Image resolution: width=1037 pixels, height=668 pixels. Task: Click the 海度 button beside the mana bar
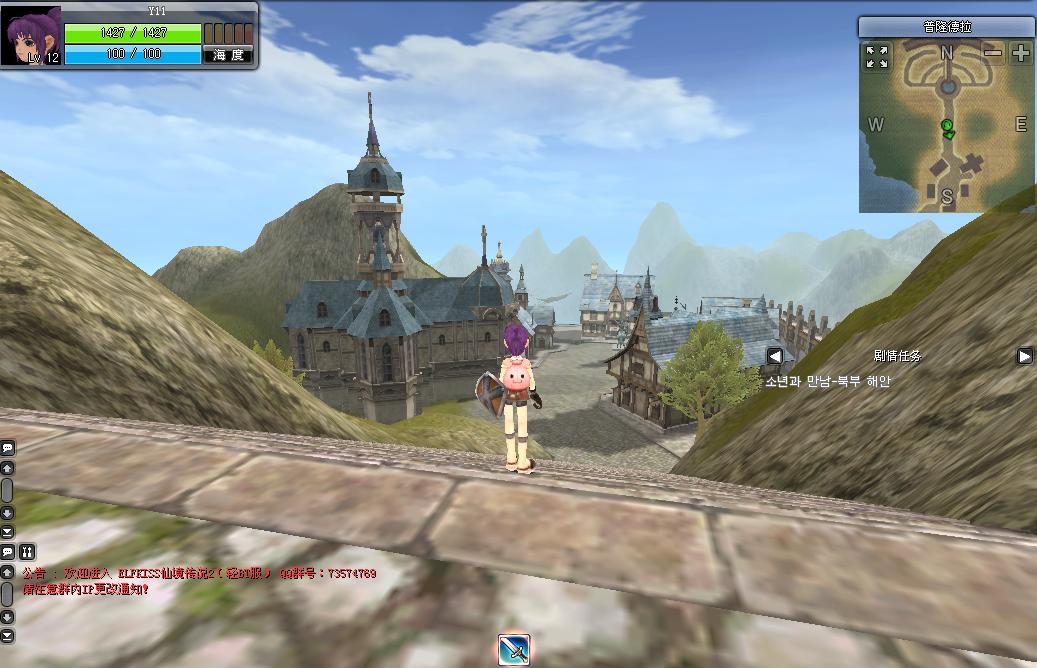[228, 55]
